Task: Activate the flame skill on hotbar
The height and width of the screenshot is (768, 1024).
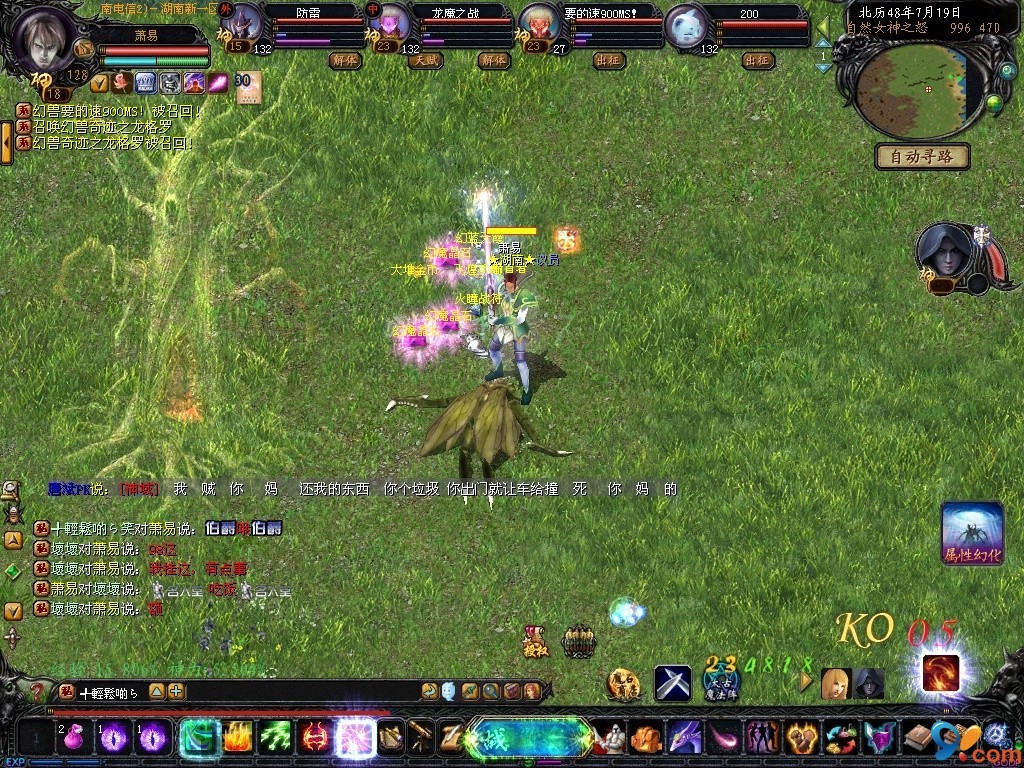Action: [x=236, y=738]
